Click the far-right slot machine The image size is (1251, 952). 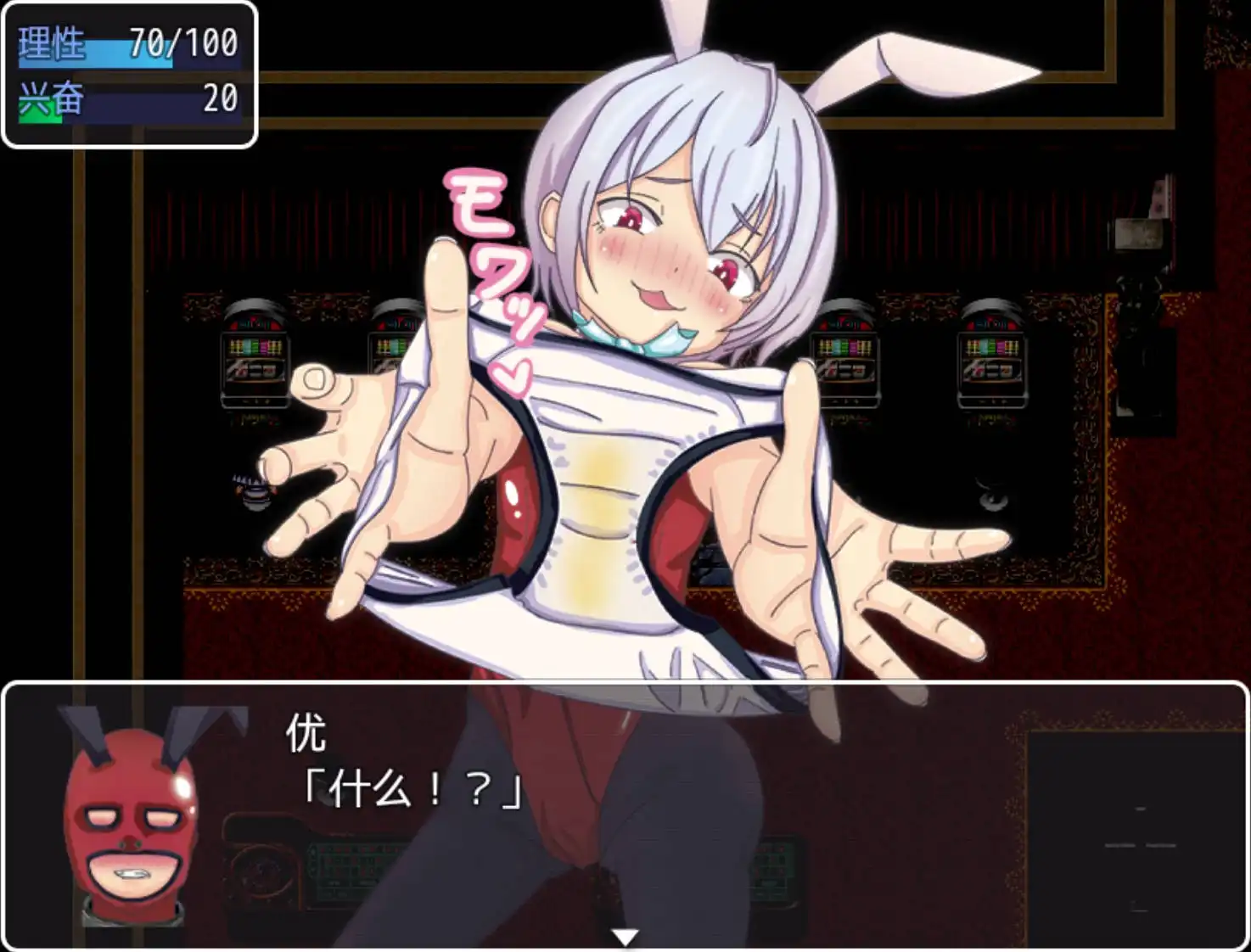993,361
